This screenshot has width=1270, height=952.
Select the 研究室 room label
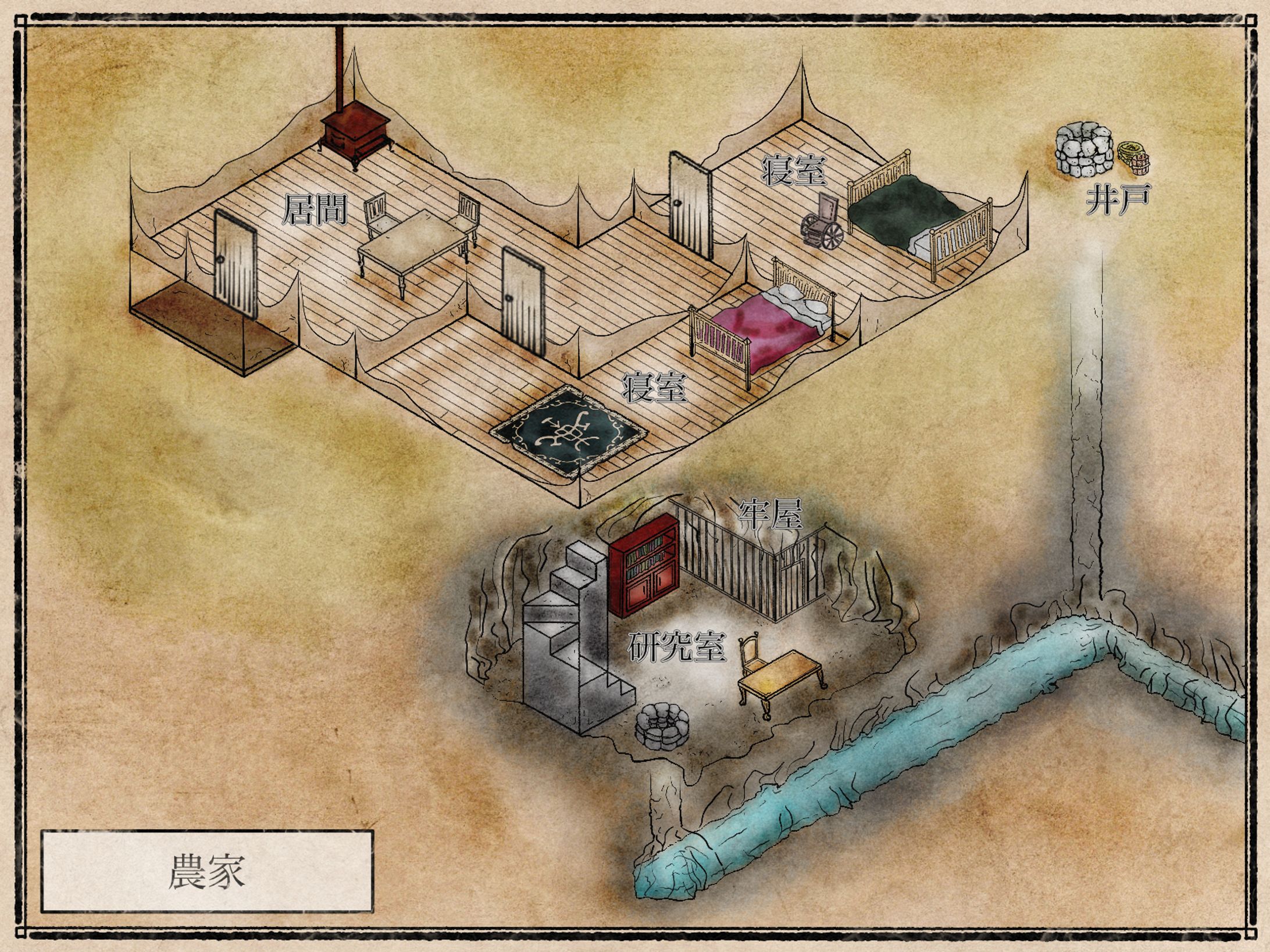(677, 647)
